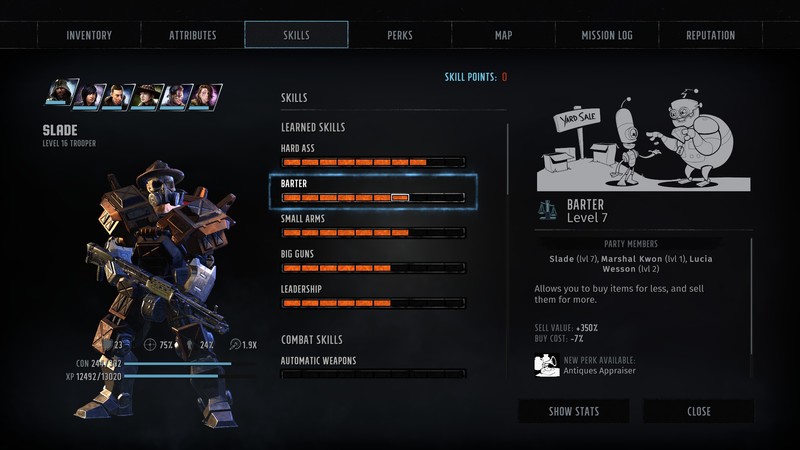
Task: Click the Antiques Appraiser perk icon
Action: tap(546, 365)
